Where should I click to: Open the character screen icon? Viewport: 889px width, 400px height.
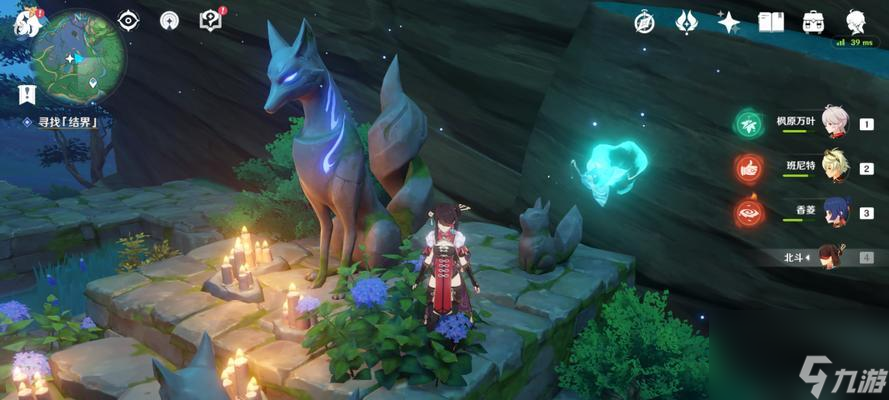(x=855, y=22)
